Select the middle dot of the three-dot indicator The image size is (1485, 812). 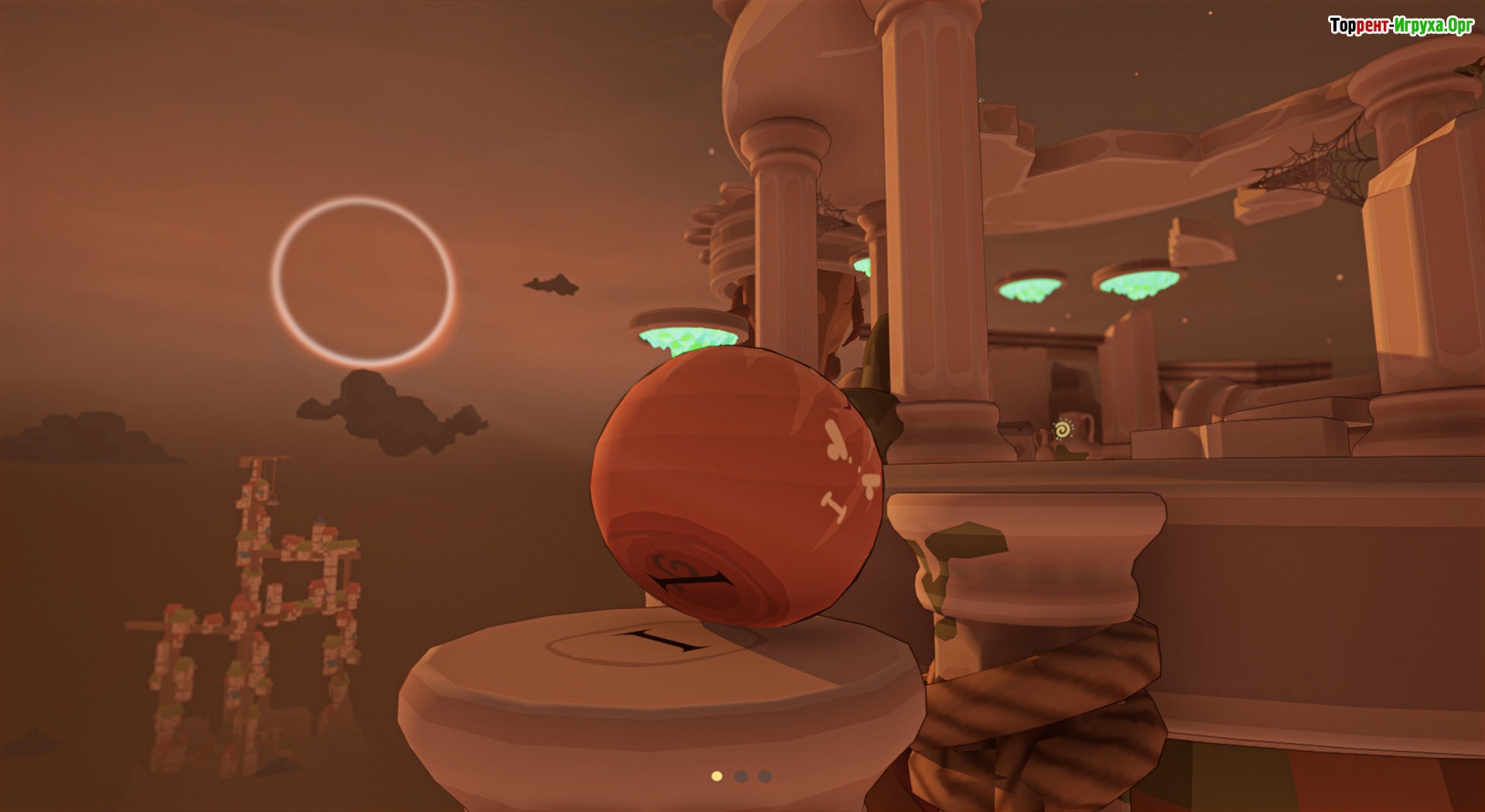(741, 776)
